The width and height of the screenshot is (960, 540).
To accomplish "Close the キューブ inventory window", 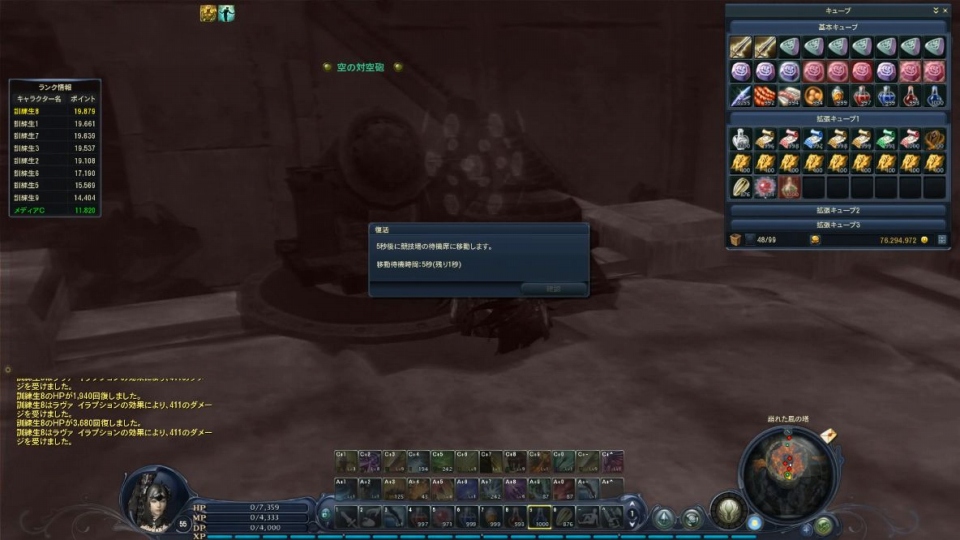I will pos(944,9).
